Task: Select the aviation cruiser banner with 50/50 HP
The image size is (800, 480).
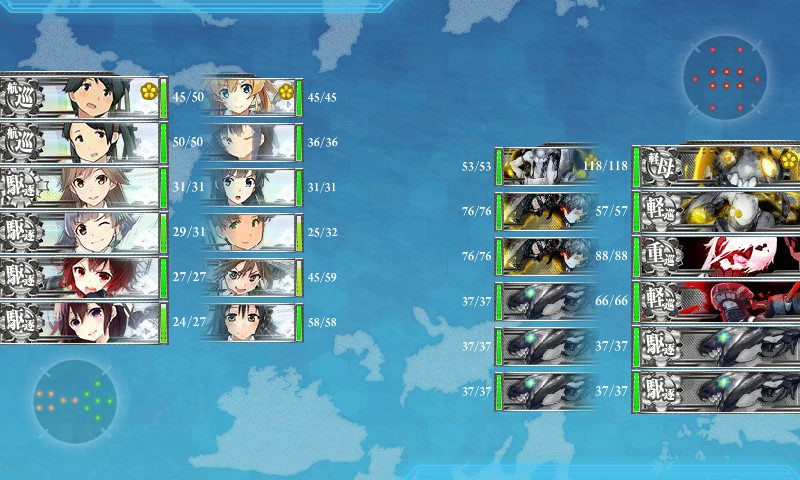Action: [82, 142]
